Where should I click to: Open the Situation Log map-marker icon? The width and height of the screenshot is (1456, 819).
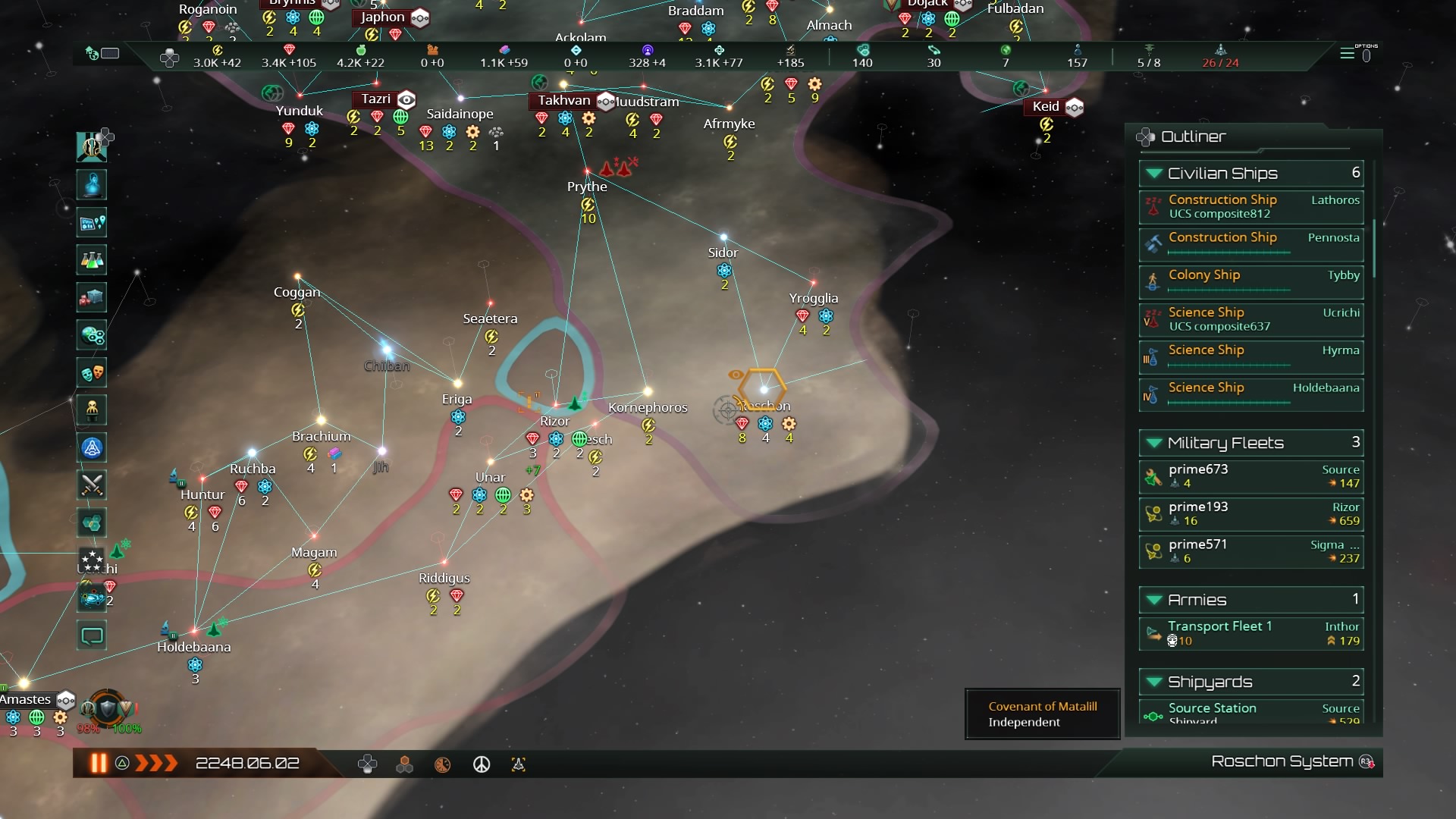[x=91, y=222]
